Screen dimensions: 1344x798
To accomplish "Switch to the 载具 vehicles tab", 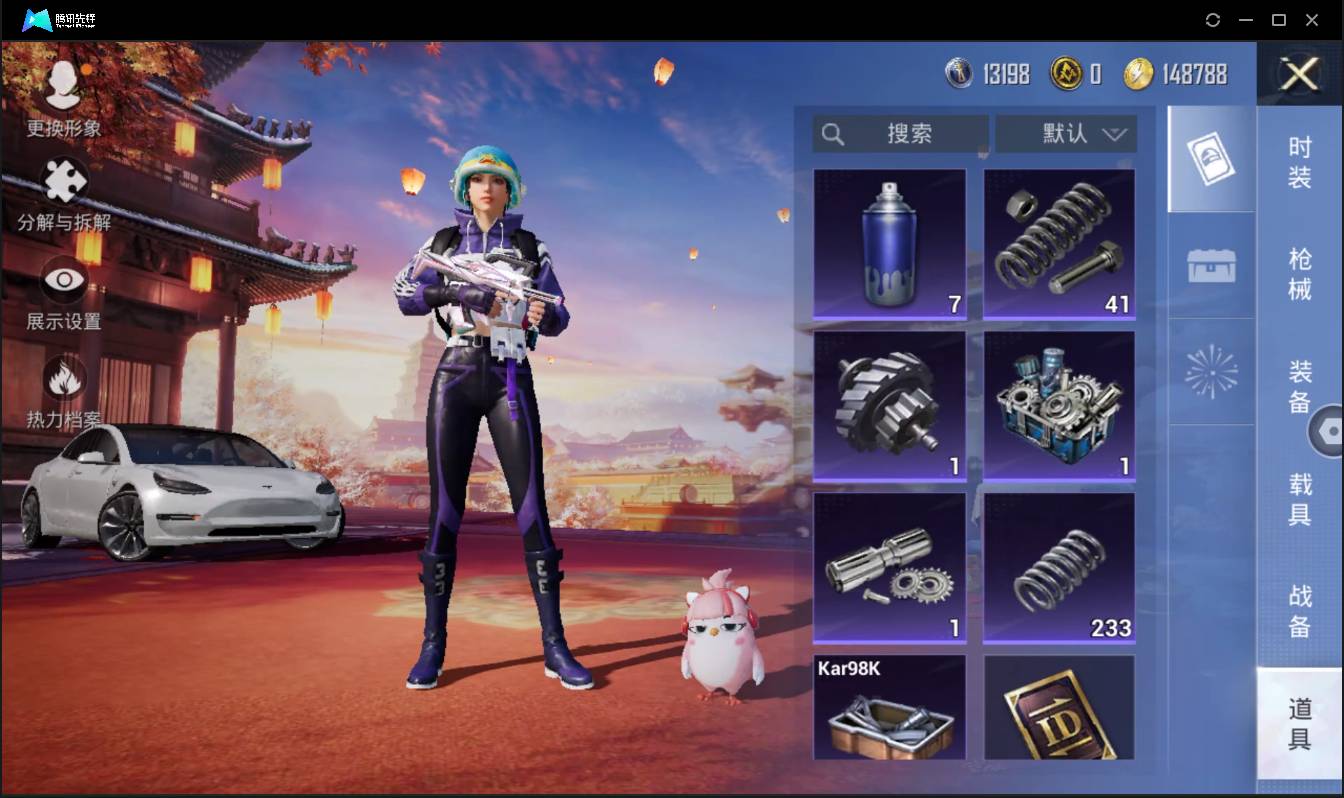I will coord(1299,499).
